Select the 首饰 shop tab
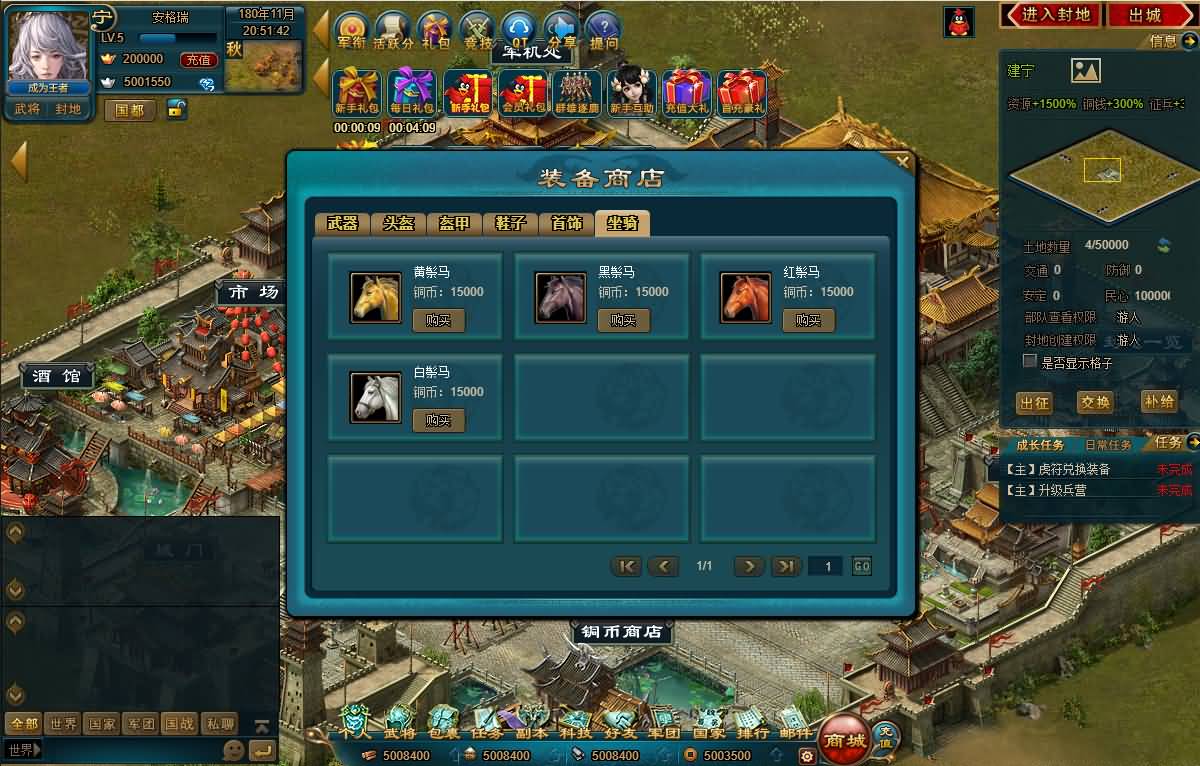Viewport: 1200px width, 766px height. click(566, 224)
